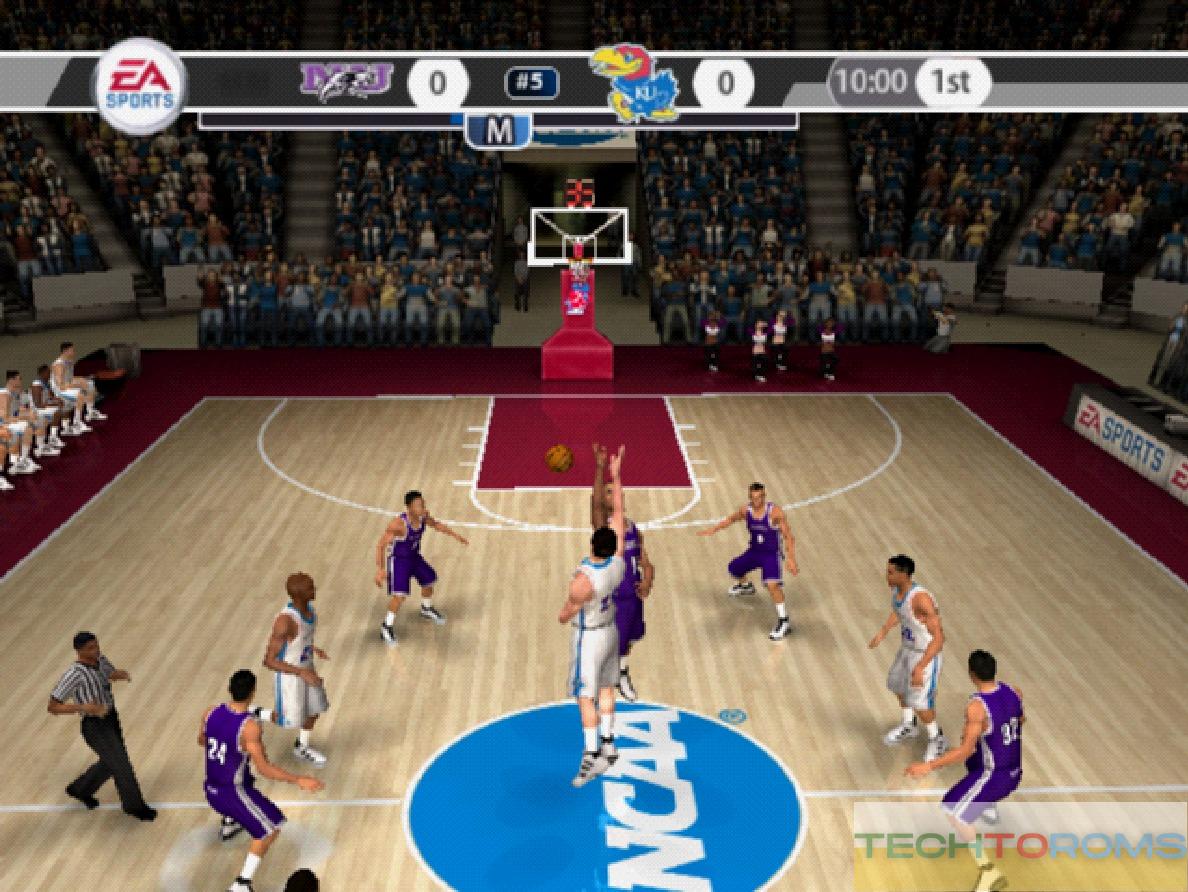Click the blue M momentum badge
The width and height of the screenshot is (1188, 892).
[498, 130]
